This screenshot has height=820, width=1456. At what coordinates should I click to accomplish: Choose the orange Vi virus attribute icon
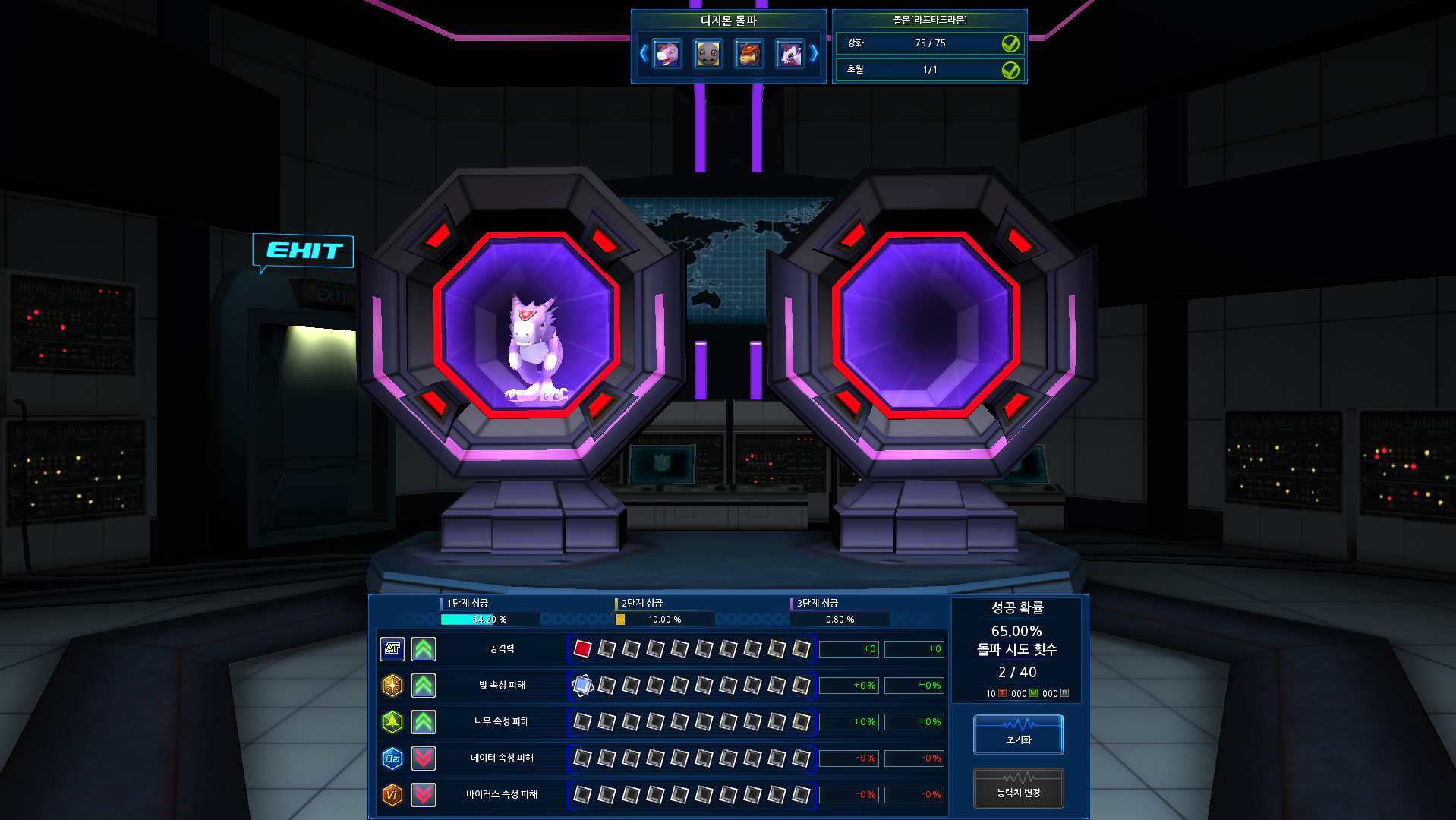click(x=392, y=794)
